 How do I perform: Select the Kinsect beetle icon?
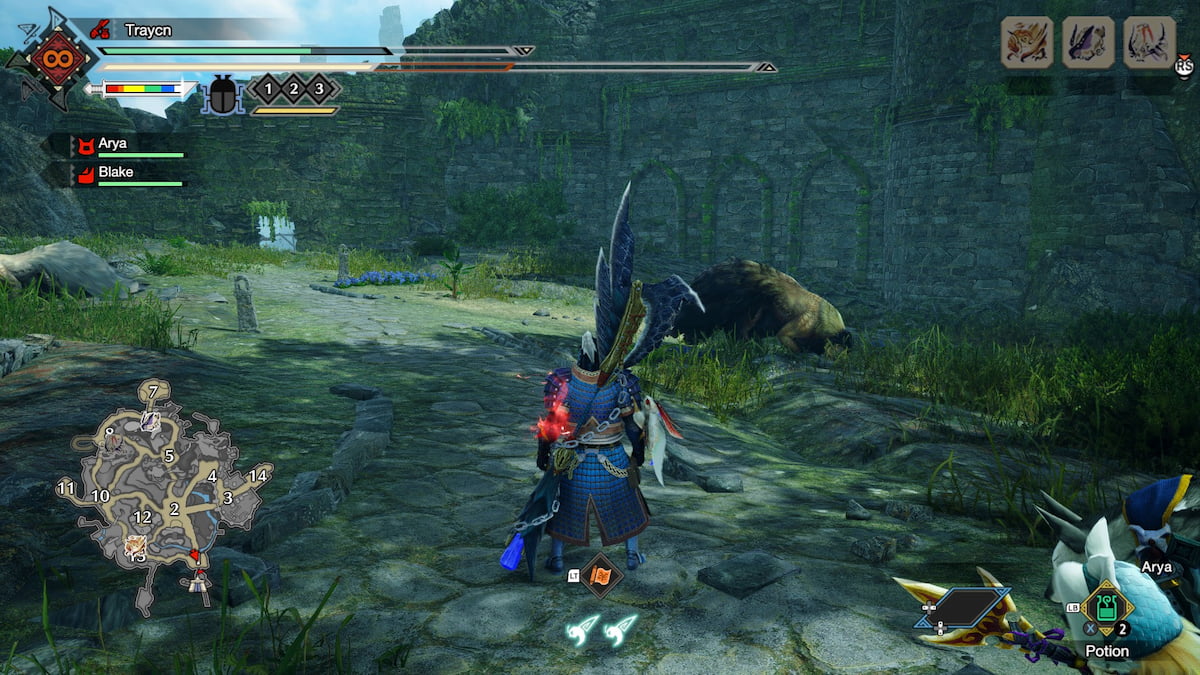point(221,95)
